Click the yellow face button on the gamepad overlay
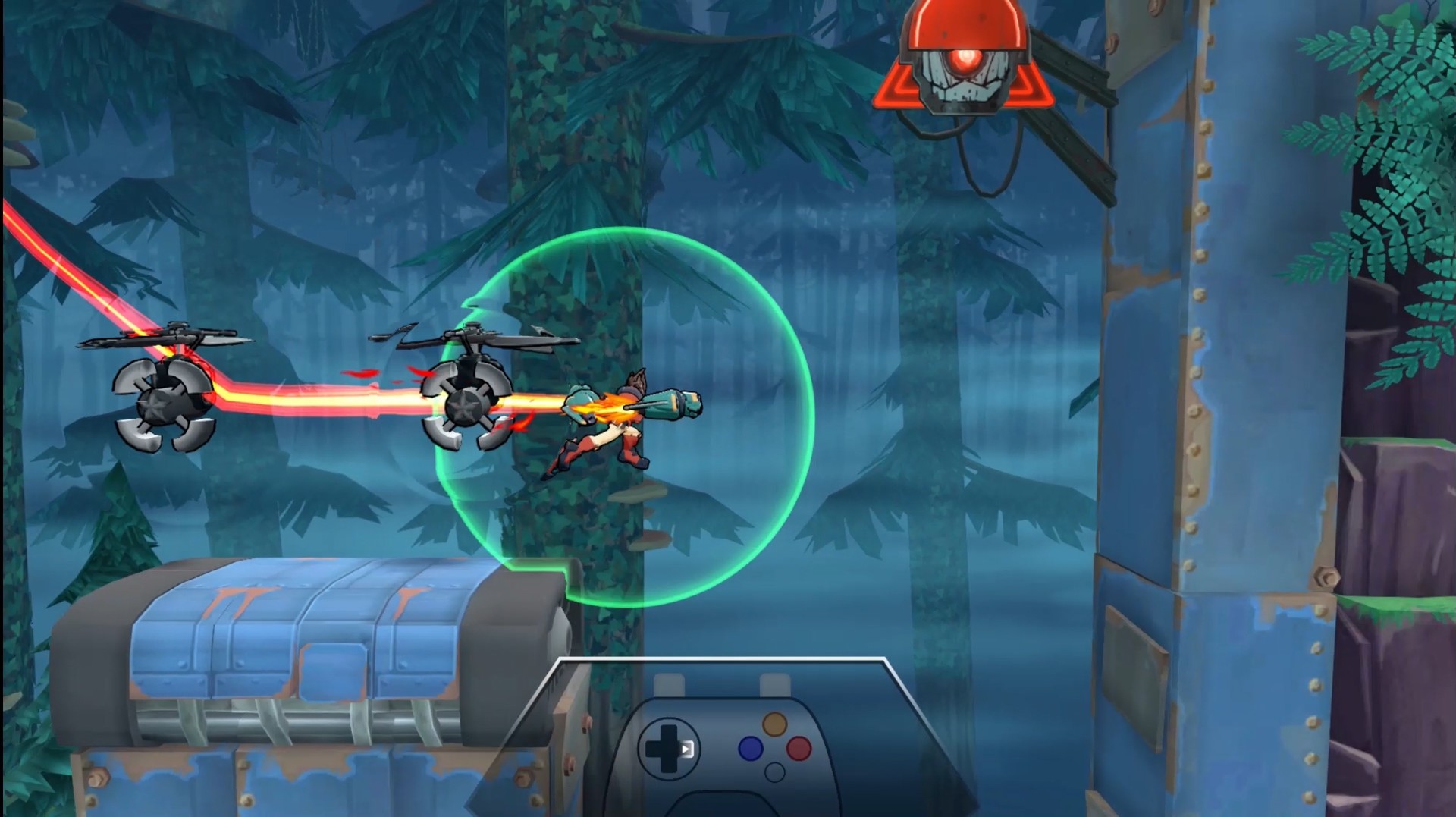Screen dimensions: 1456x817 (x=775, y=723)
